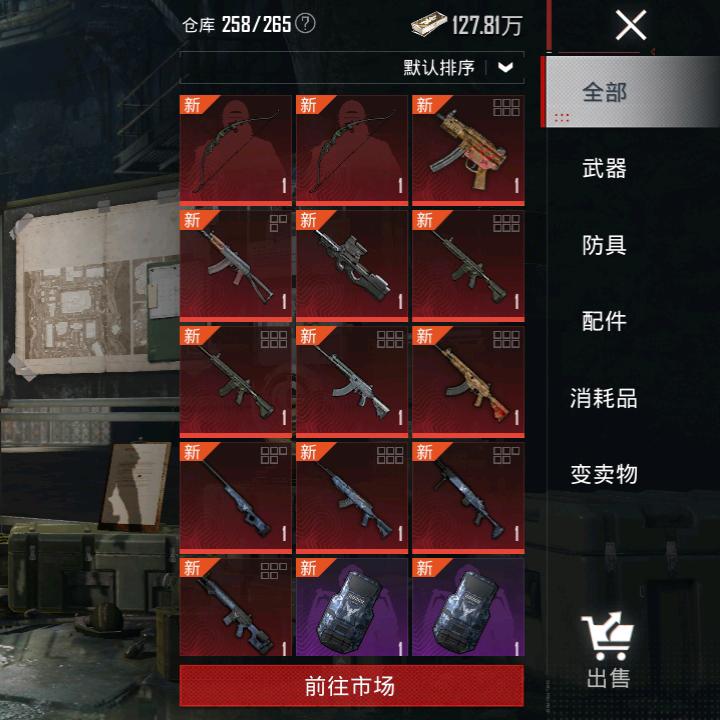720x720 pixels.
Task: Switch to the 全部 category tab
Action: tap(604, 92)
